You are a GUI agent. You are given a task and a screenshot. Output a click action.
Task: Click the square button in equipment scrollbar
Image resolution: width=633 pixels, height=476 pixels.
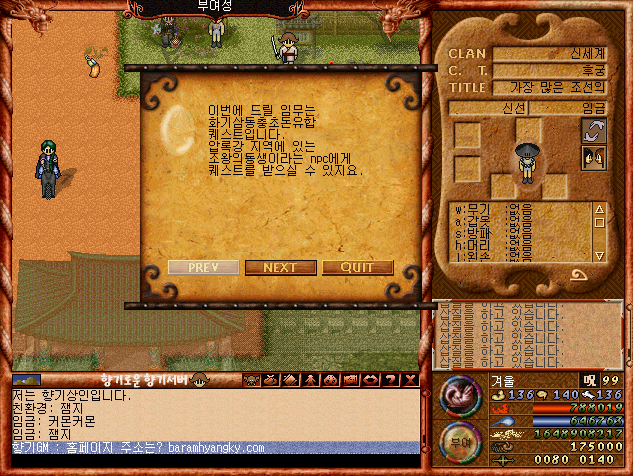coord(600,224)
